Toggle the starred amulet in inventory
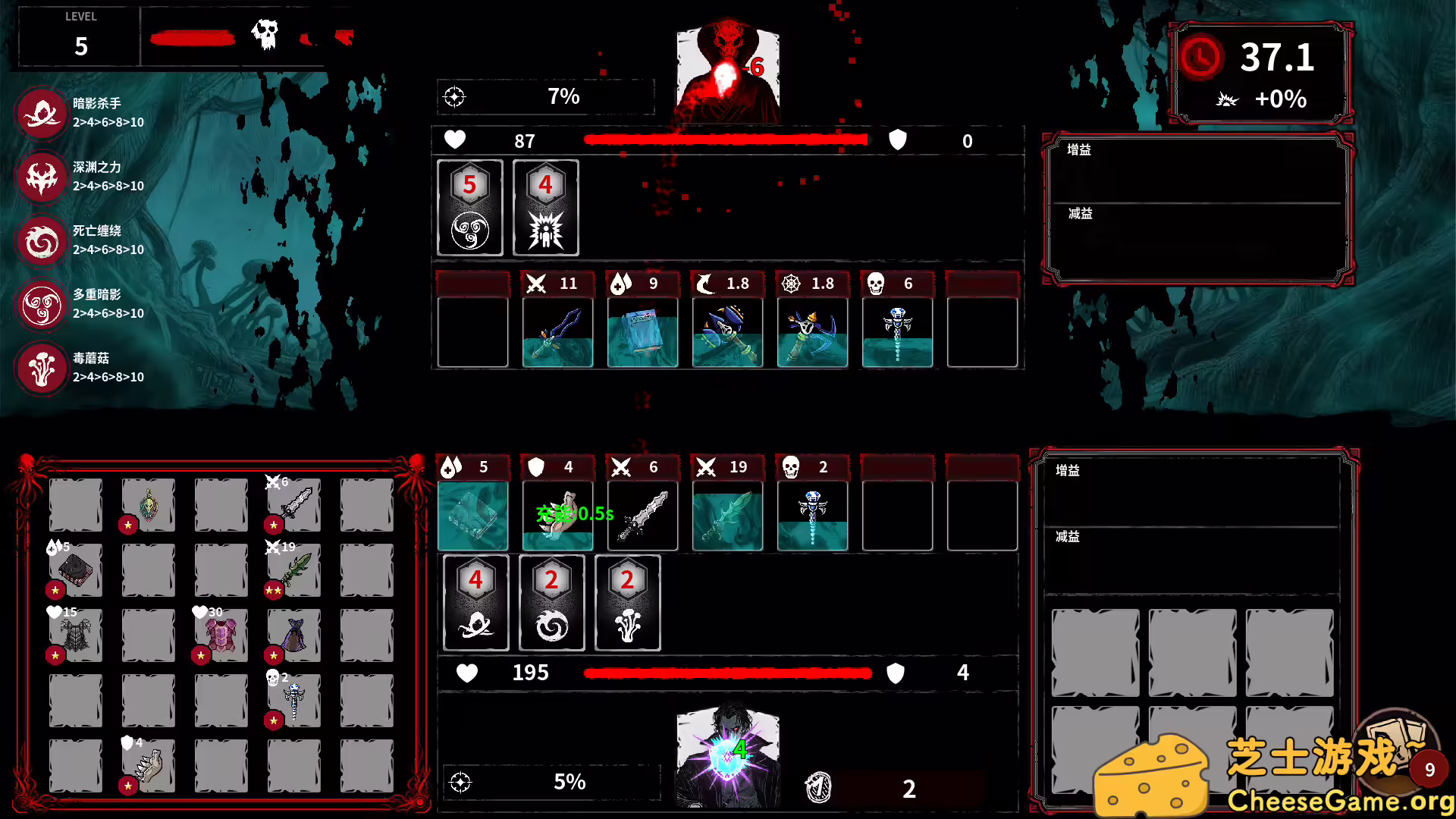Screen dimensions: 1456x819 pos(148,504)
